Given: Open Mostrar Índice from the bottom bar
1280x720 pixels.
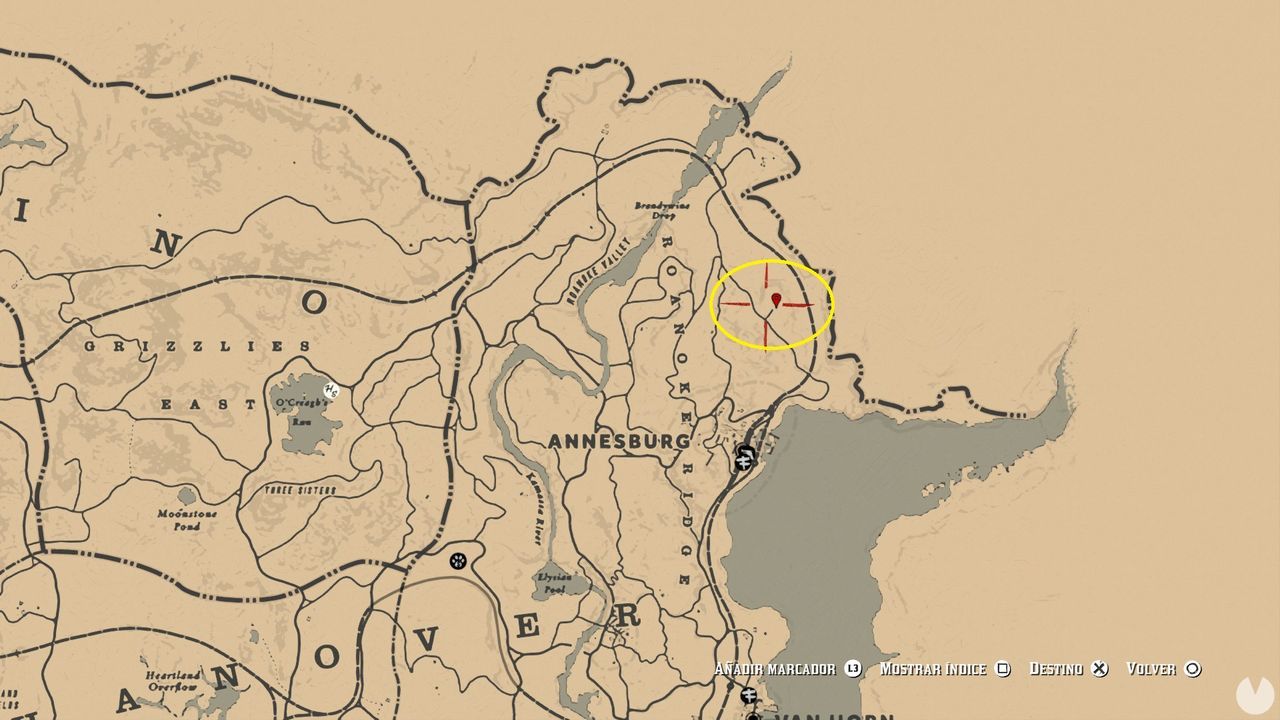Looking at the screenshot, I should [x=934, y=667].
